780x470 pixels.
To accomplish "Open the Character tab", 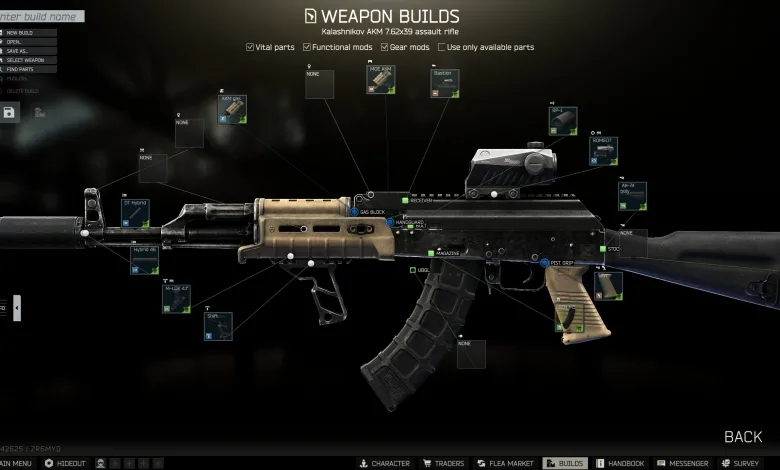I will (384, 463).
